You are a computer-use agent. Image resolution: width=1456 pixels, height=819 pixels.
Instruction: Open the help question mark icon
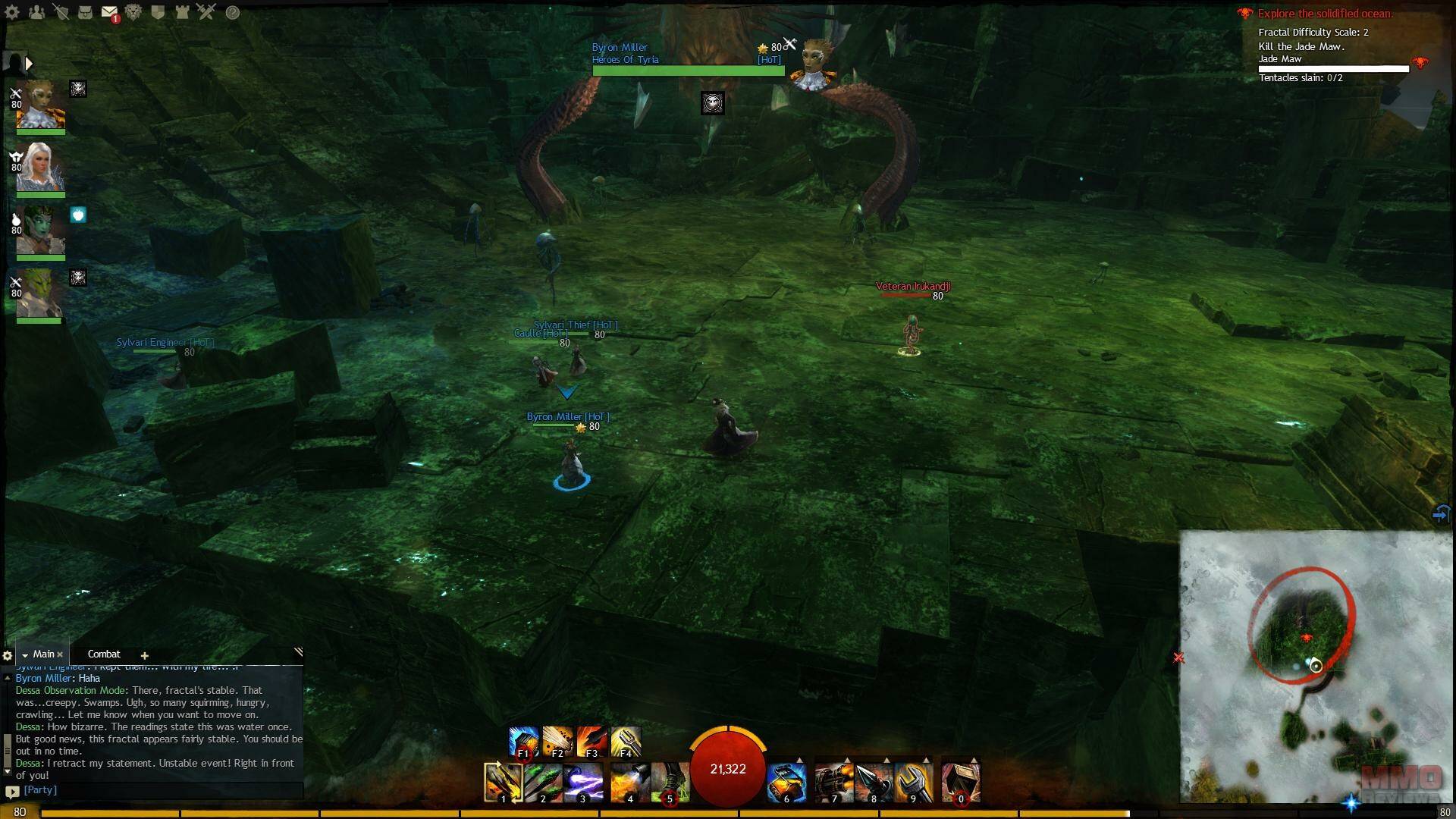pyautogui.click(x=233, y=12)
